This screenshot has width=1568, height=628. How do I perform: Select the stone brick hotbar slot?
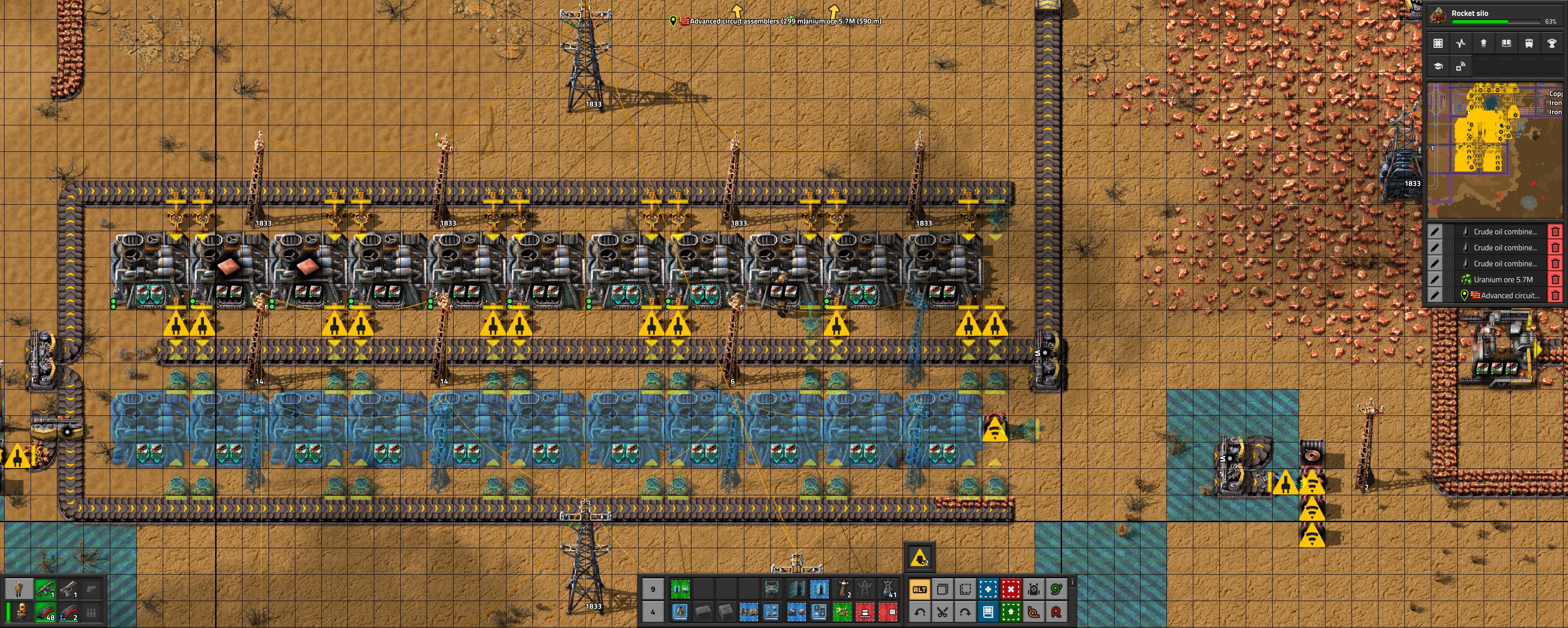pos(703,612)
